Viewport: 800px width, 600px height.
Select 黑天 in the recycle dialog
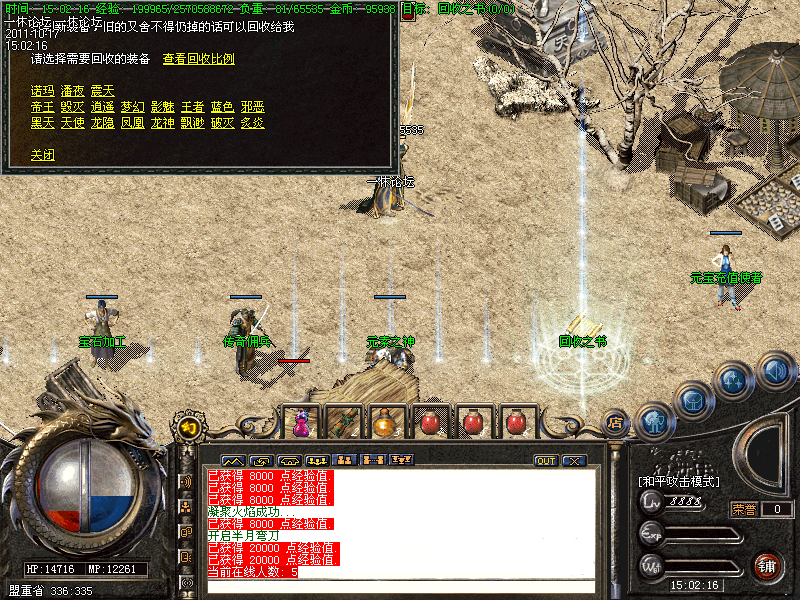point(42,123)
